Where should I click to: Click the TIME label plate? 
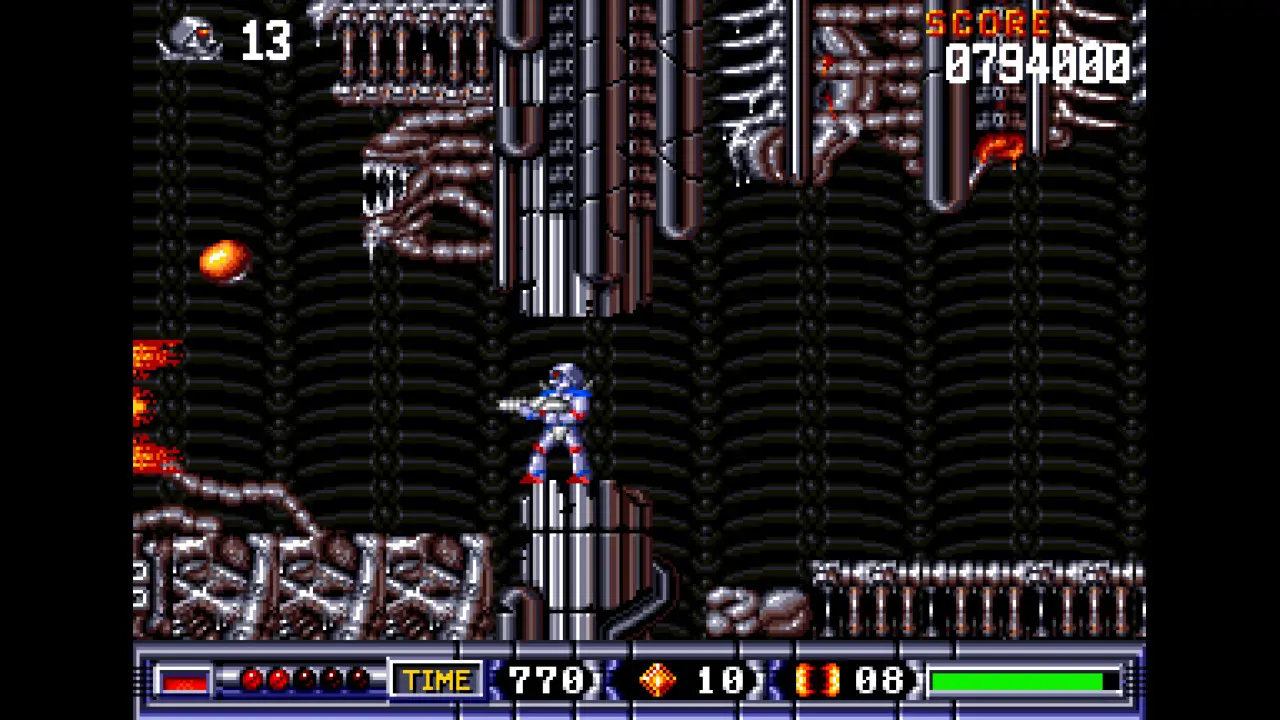436,680
